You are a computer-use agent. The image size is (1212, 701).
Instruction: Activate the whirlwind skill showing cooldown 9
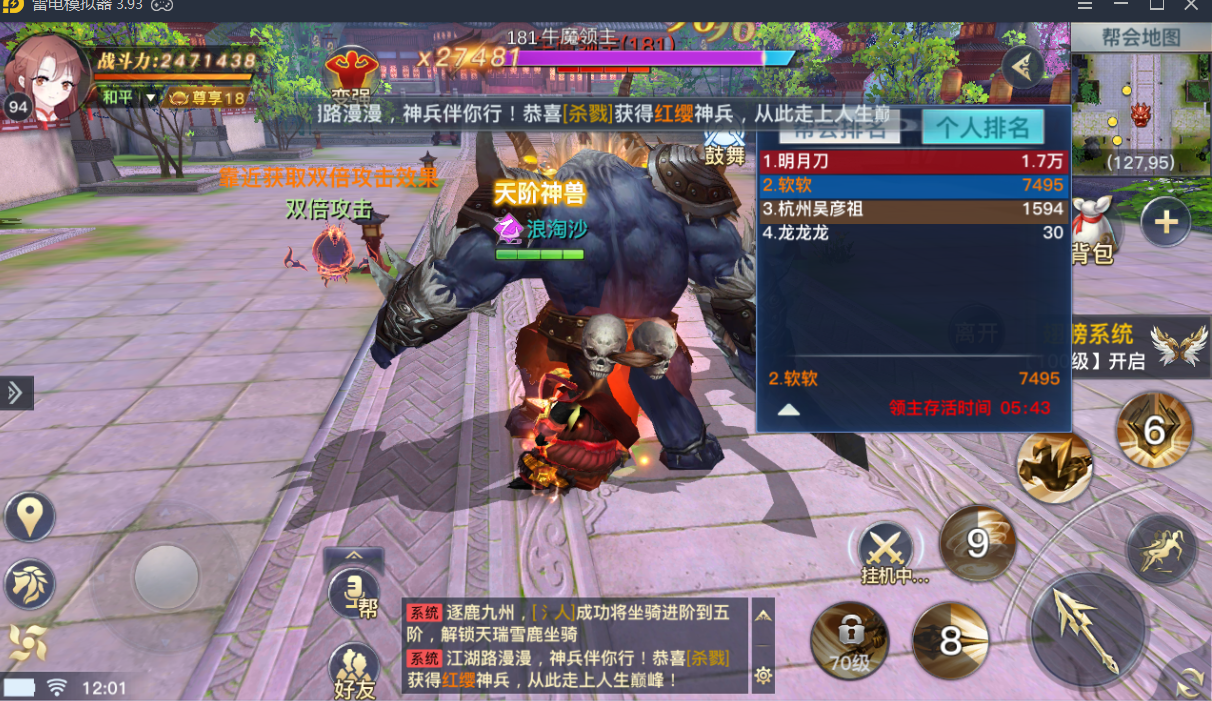977,543
